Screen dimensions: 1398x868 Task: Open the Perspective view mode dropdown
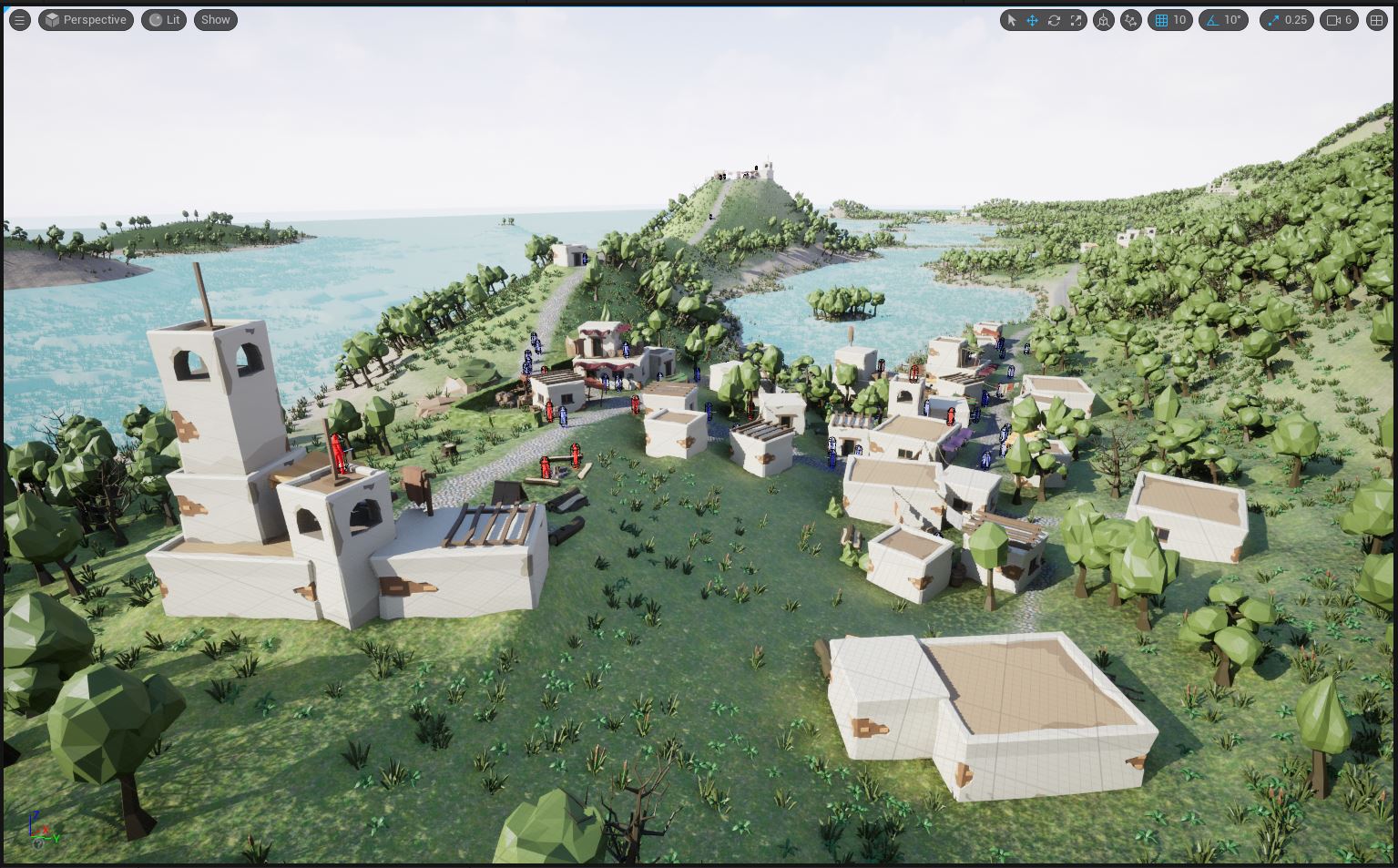86,20
